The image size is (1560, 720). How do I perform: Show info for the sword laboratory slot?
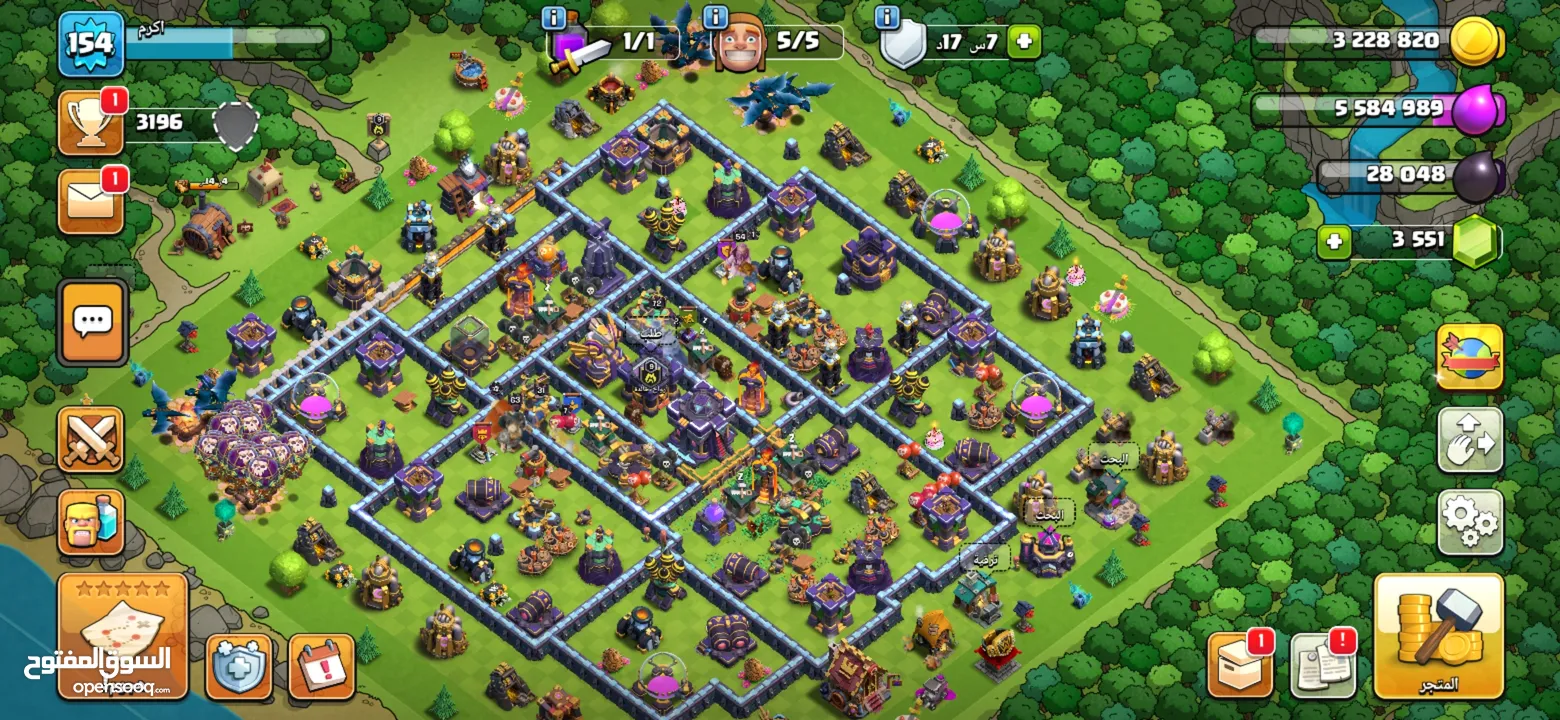[554, 17]
